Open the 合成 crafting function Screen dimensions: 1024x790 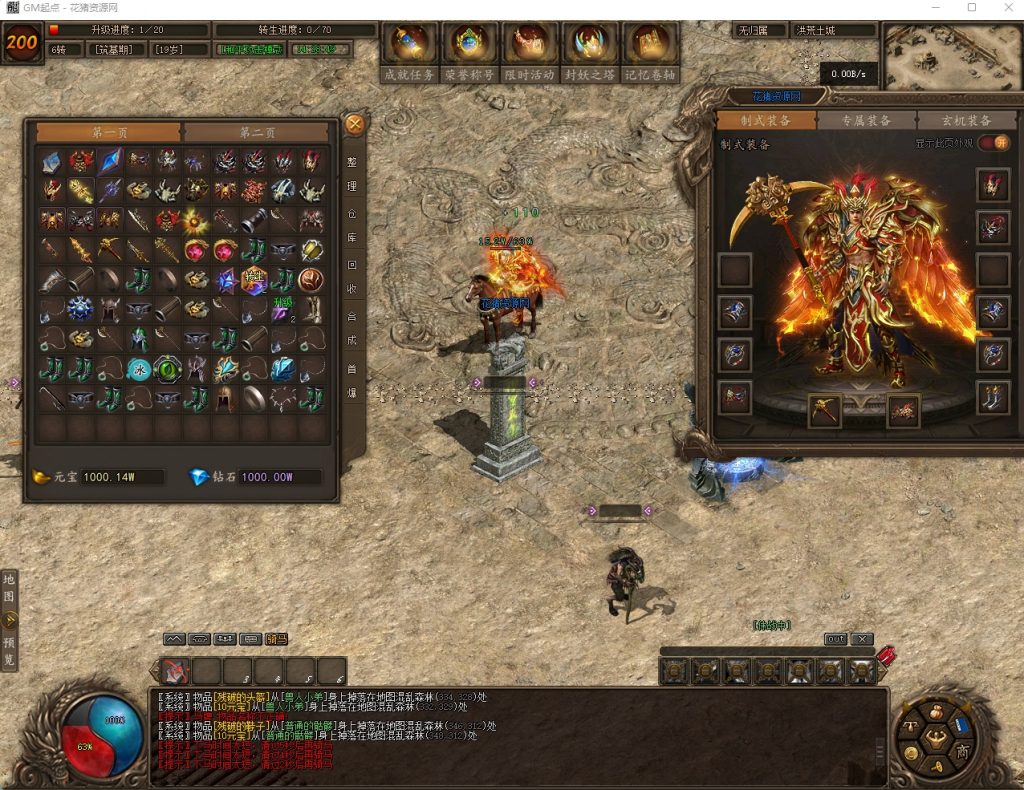pos(353,326)
